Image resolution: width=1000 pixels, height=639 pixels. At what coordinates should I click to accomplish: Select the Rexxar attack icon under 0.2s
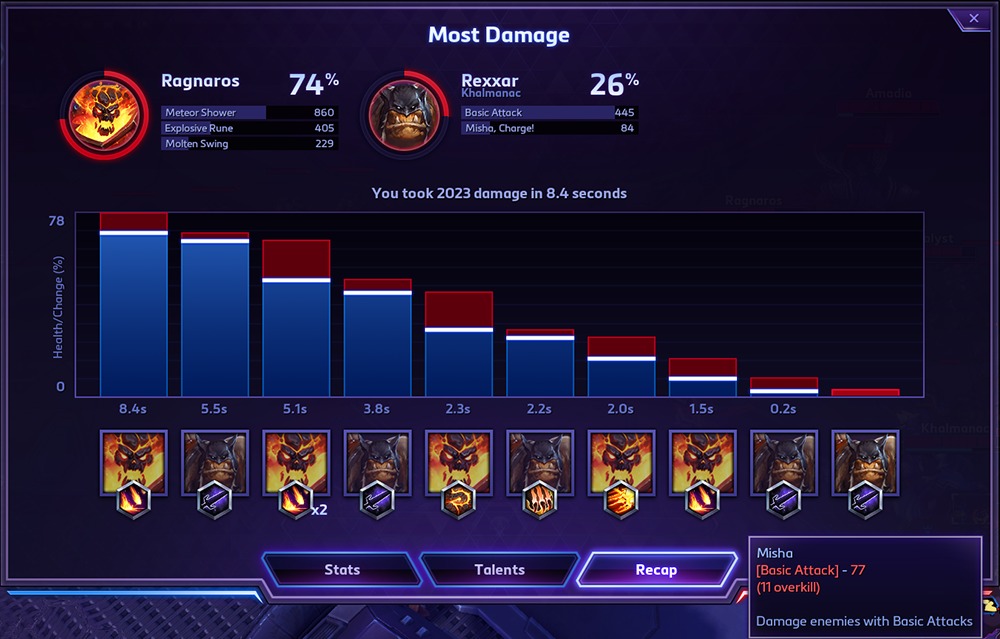click(784, 463)
